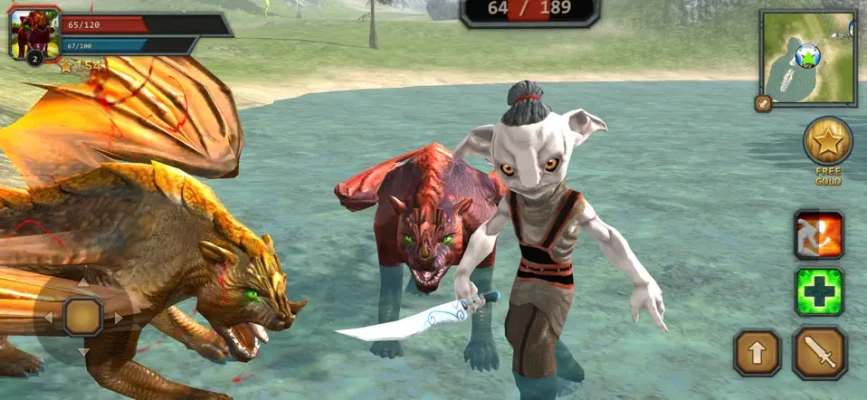This screenshot has height=400, width=867.
Task: Tap the up-arrow jump button
Action: 757,352
